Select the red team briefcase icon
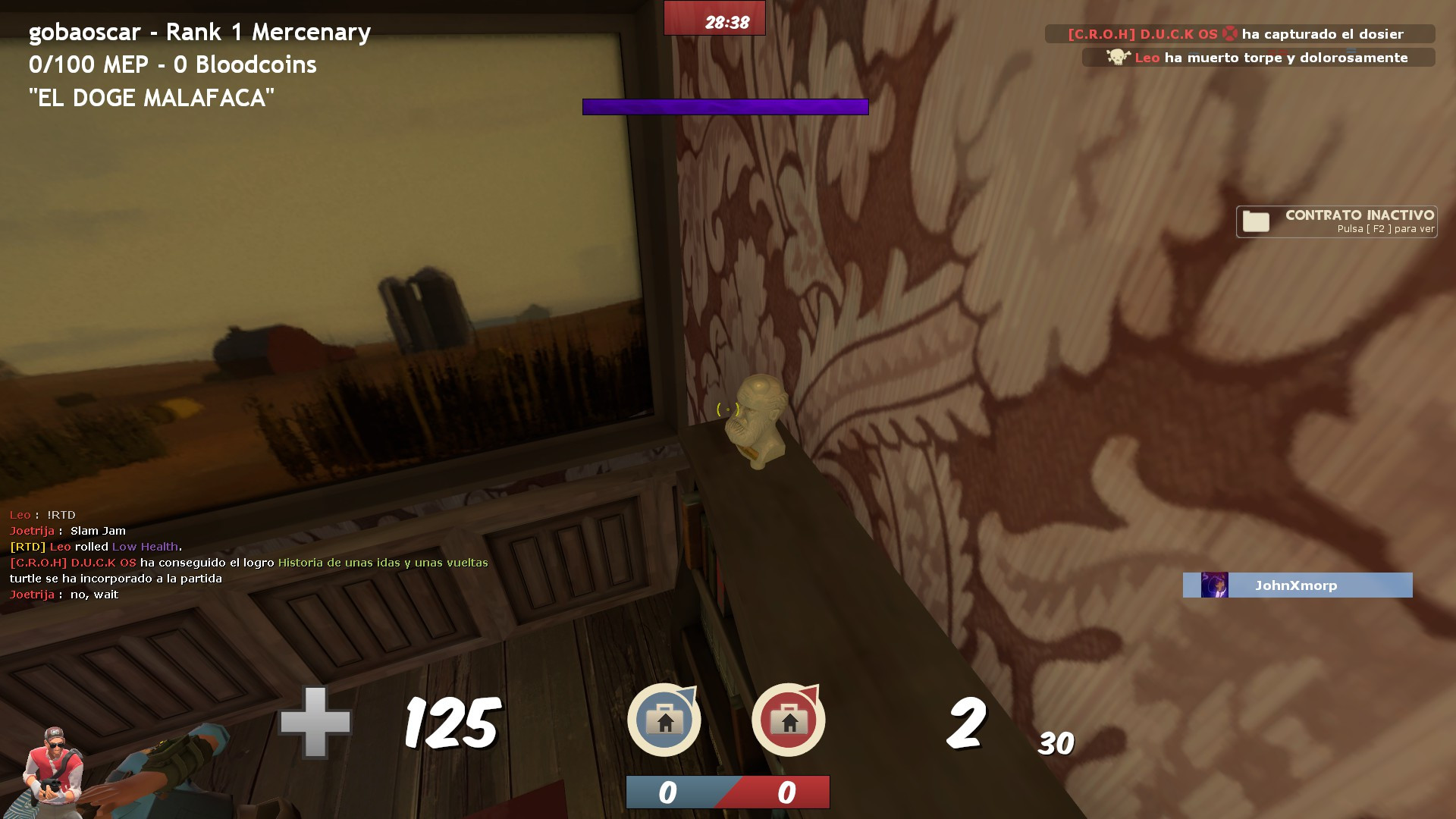 click(789, 719)
